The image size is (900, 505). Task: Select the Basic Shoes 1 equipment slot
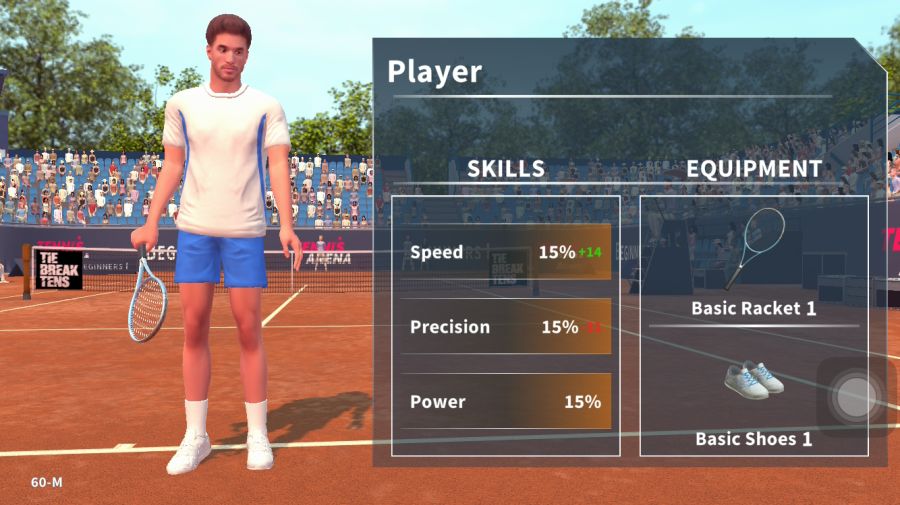(754, 396)
